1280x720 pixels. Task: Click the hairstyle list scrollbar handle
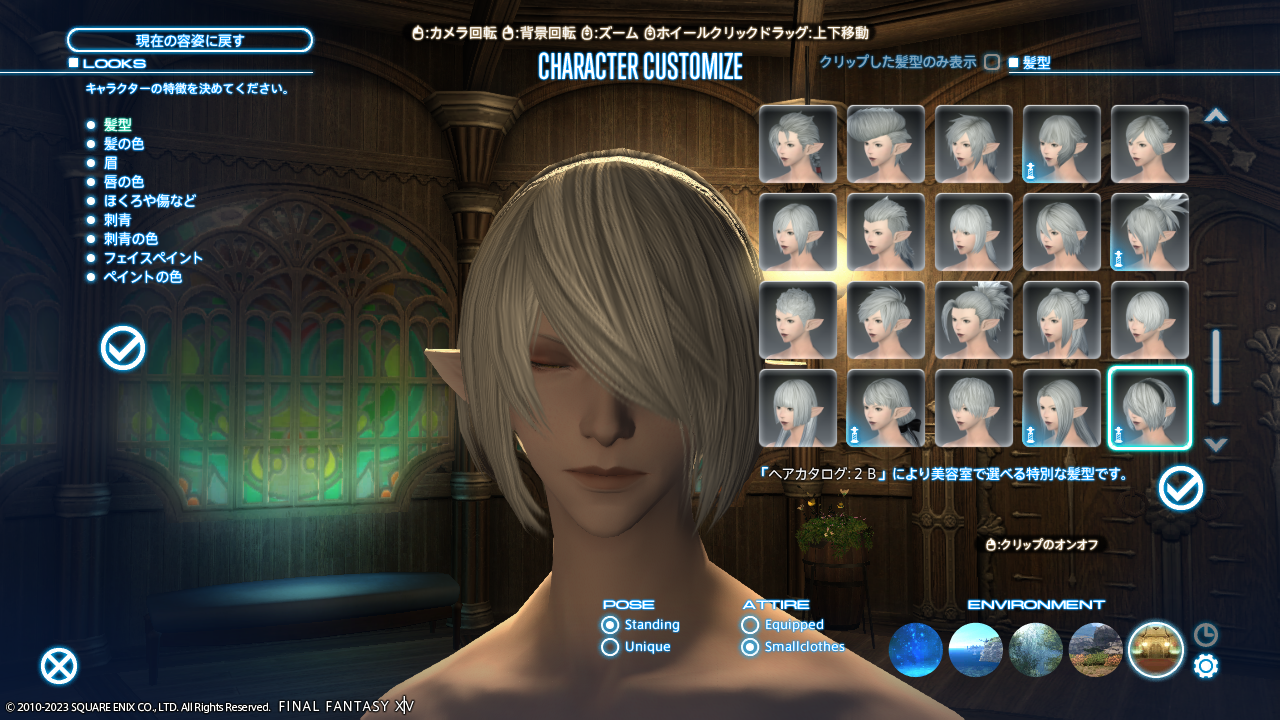1216,367
